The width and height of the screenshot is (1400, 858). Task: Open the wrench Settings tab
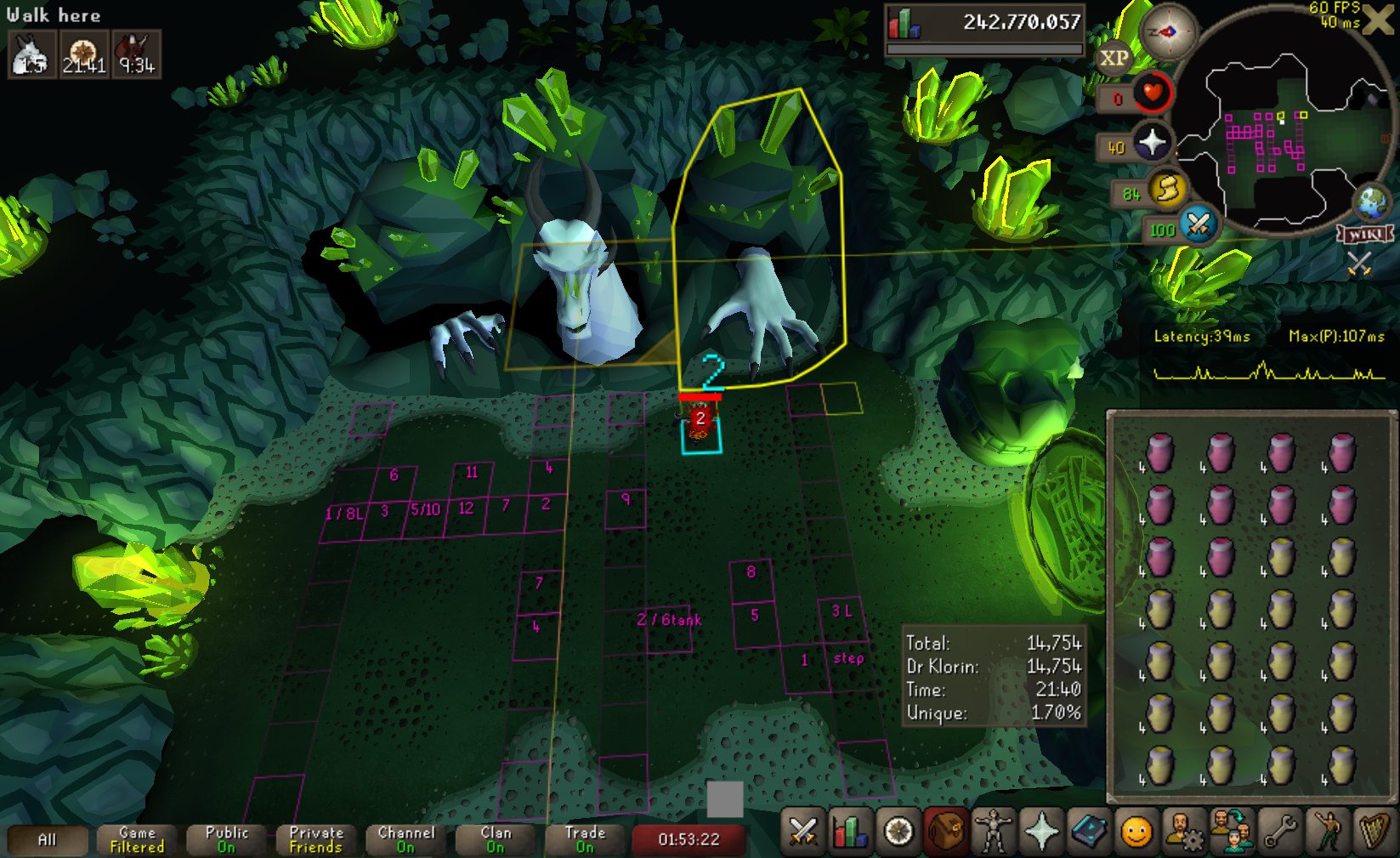coord(1279,832)
